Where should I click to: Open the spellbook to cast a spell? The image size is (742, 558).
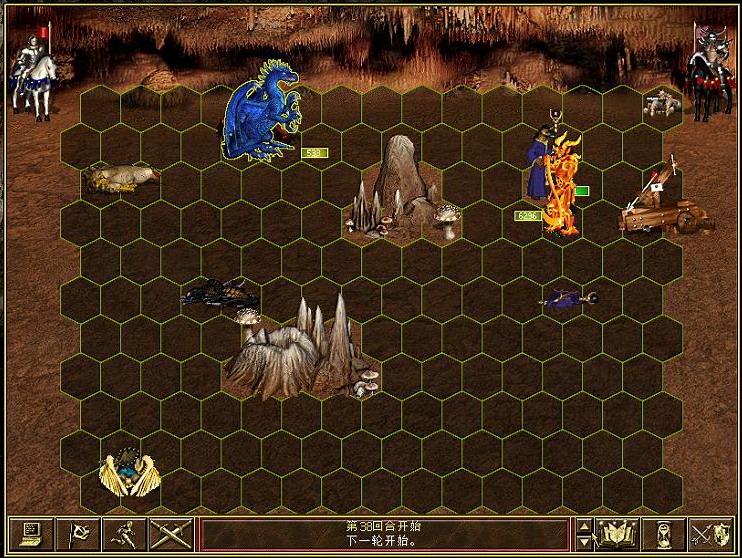click(618, 533)
